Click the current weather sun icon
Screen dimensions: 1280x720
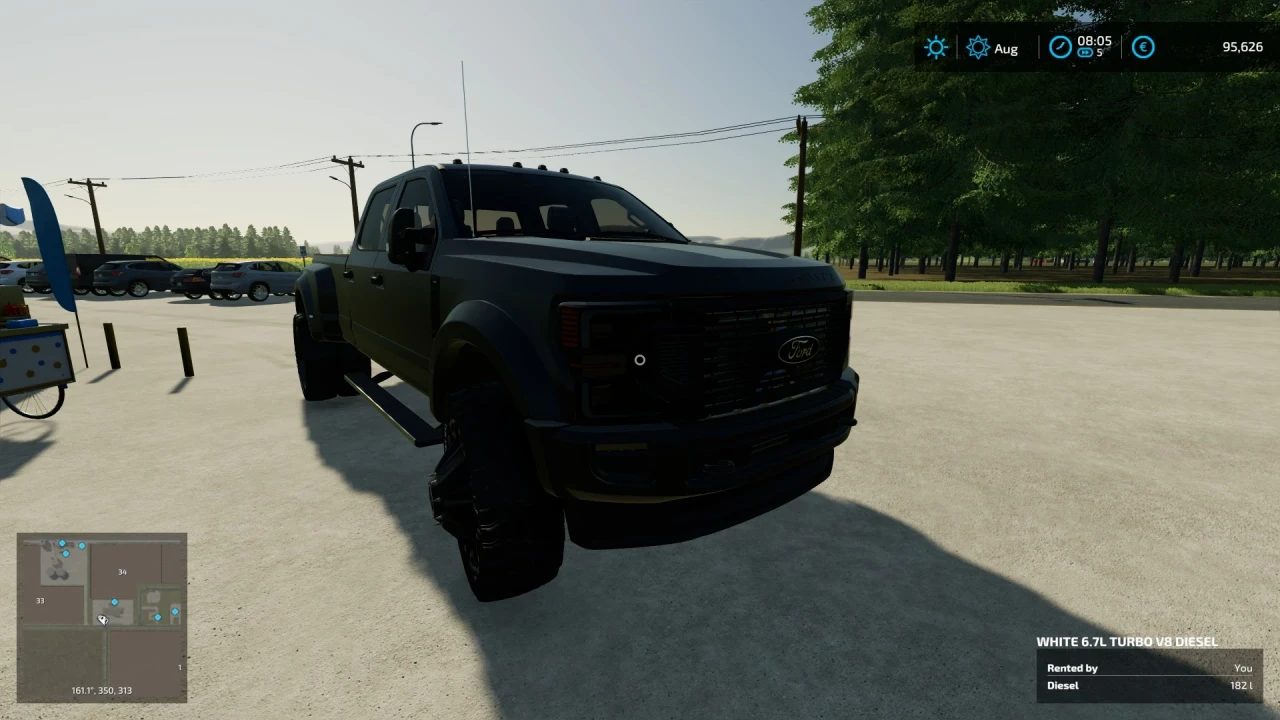[936, 47]
